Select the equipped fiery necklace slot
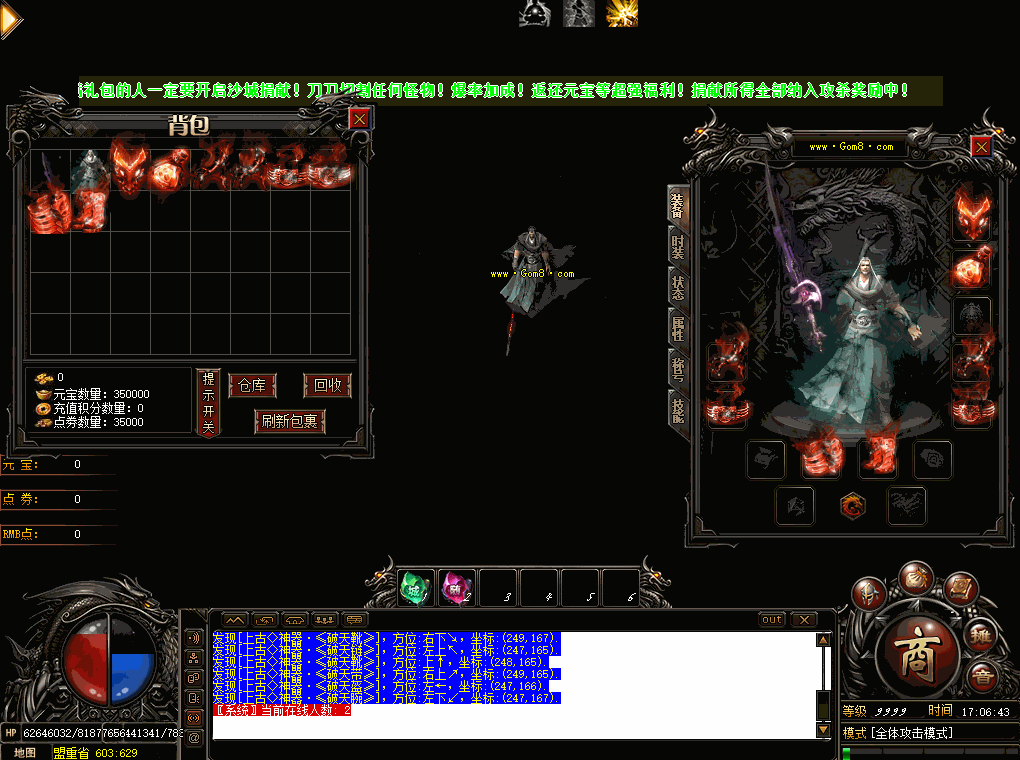This screenshot has width=1020, height=760. [x=973, y=268]
